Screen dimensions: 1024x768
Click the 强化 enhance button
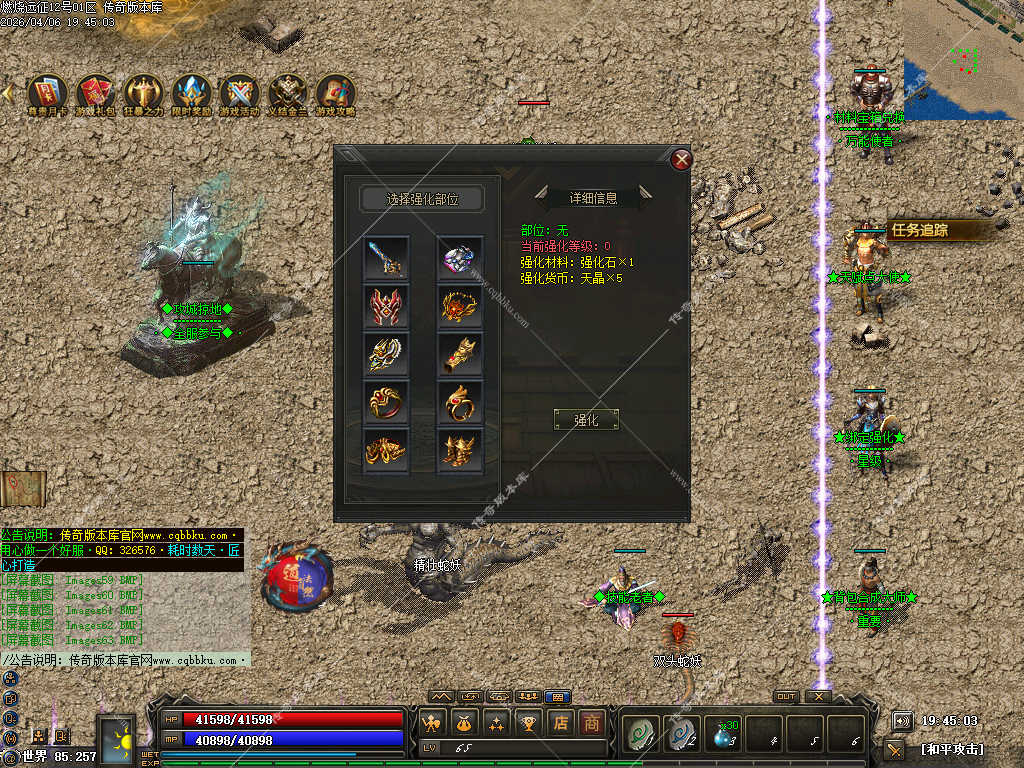(586, 420)
